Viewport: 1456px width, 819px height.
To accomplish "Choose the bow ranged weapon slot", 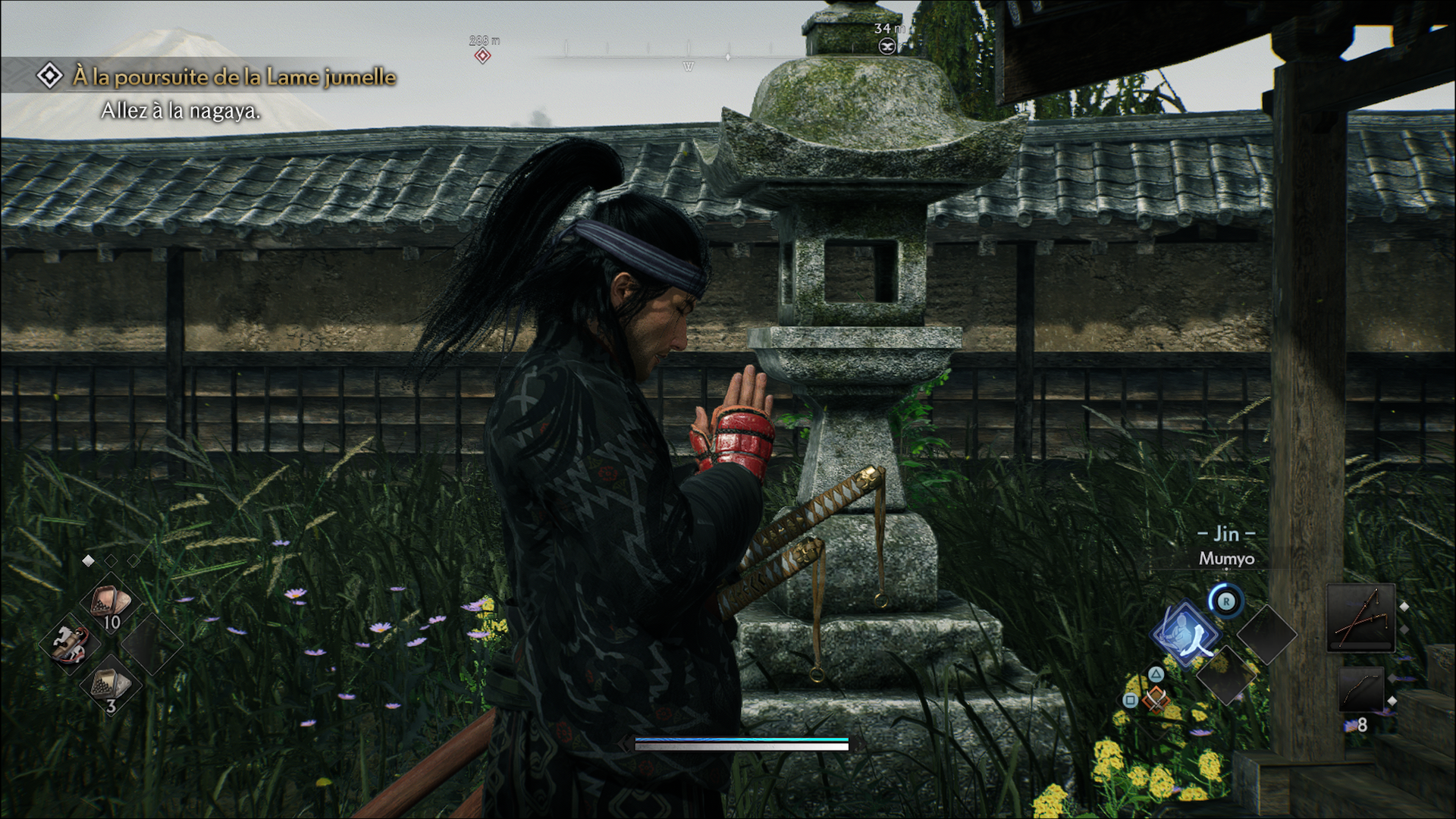I will point(1360,690).
